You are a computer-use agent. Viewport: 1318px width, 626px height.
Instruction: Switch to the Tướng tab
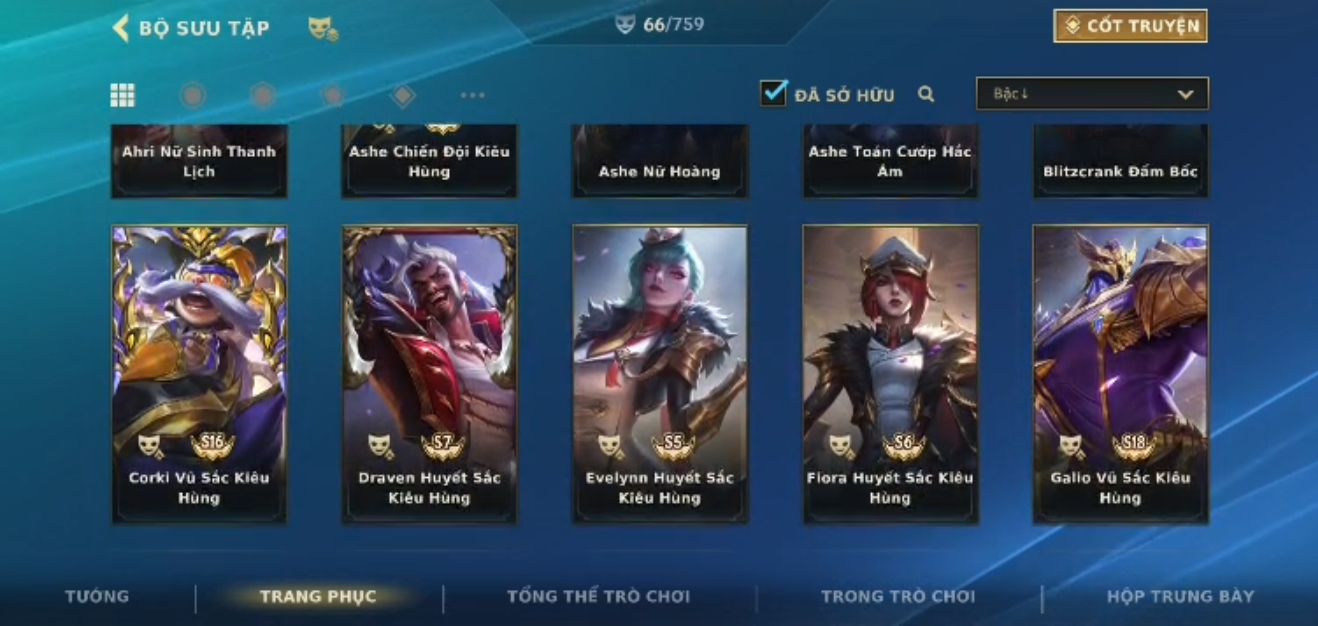tap(97, 596)
